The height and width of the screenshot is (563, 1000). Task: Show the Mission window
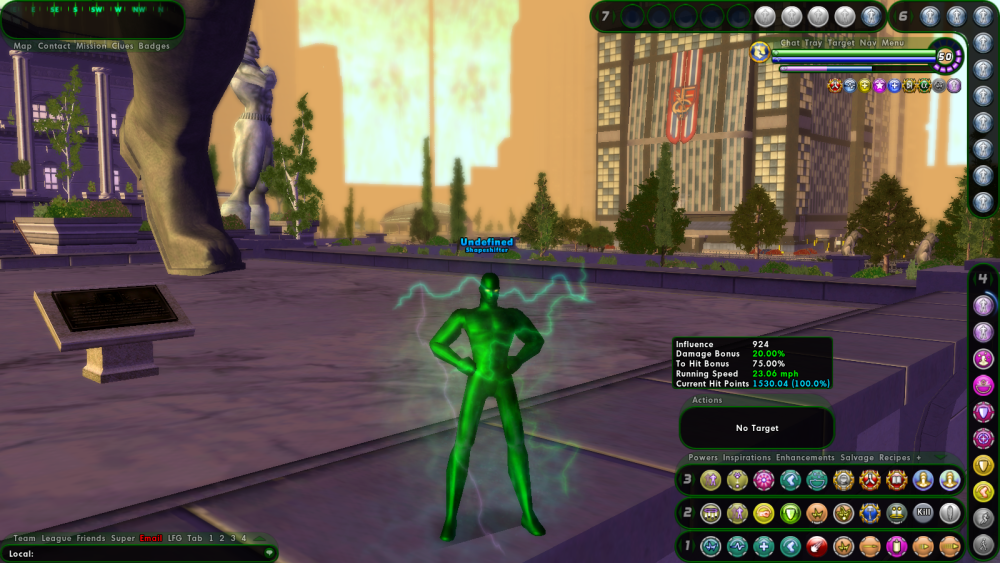[x=91, y=46]
